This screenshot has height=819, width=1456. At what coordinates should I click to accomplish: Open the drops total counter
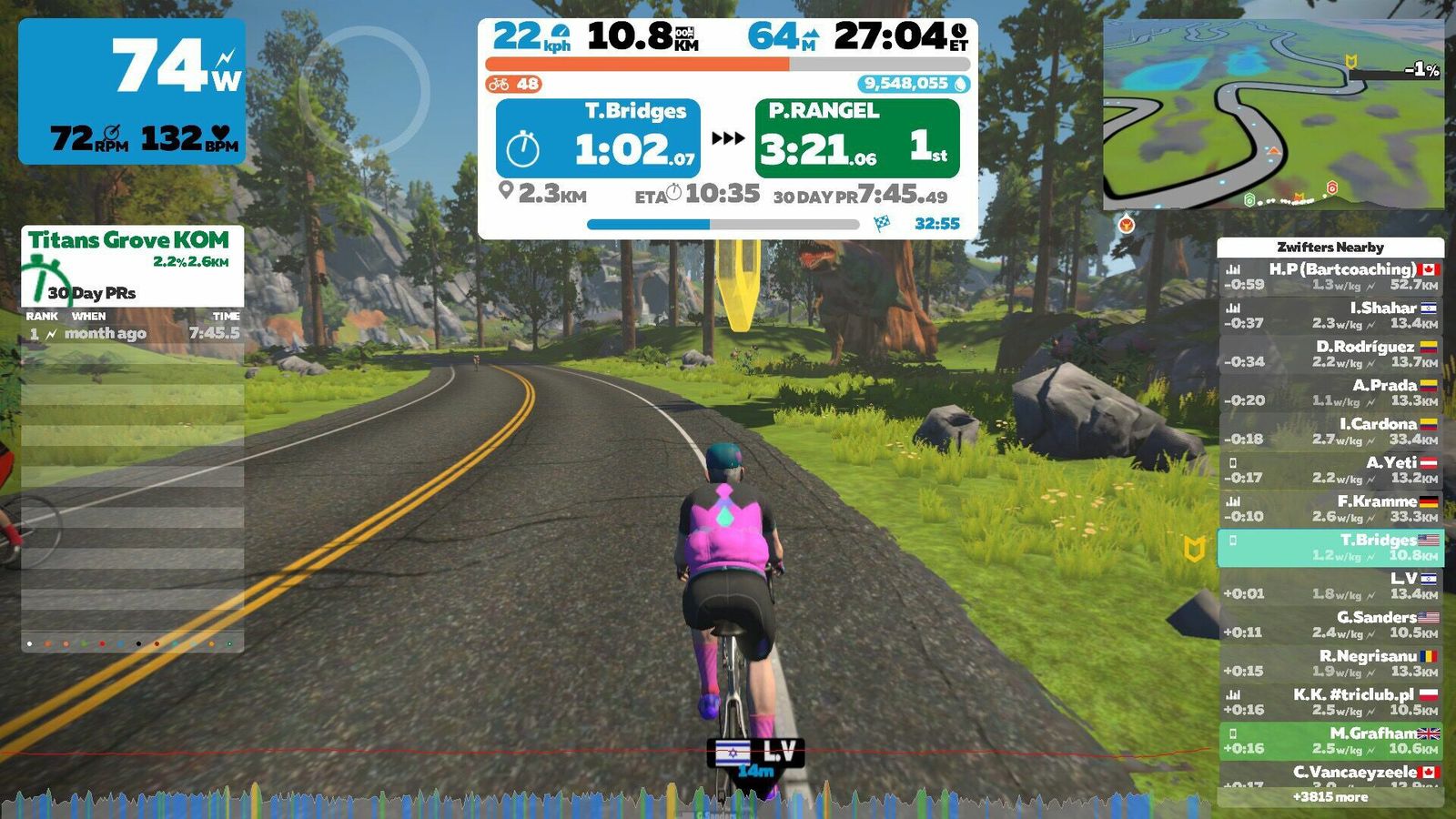click(x=913, y=85)
